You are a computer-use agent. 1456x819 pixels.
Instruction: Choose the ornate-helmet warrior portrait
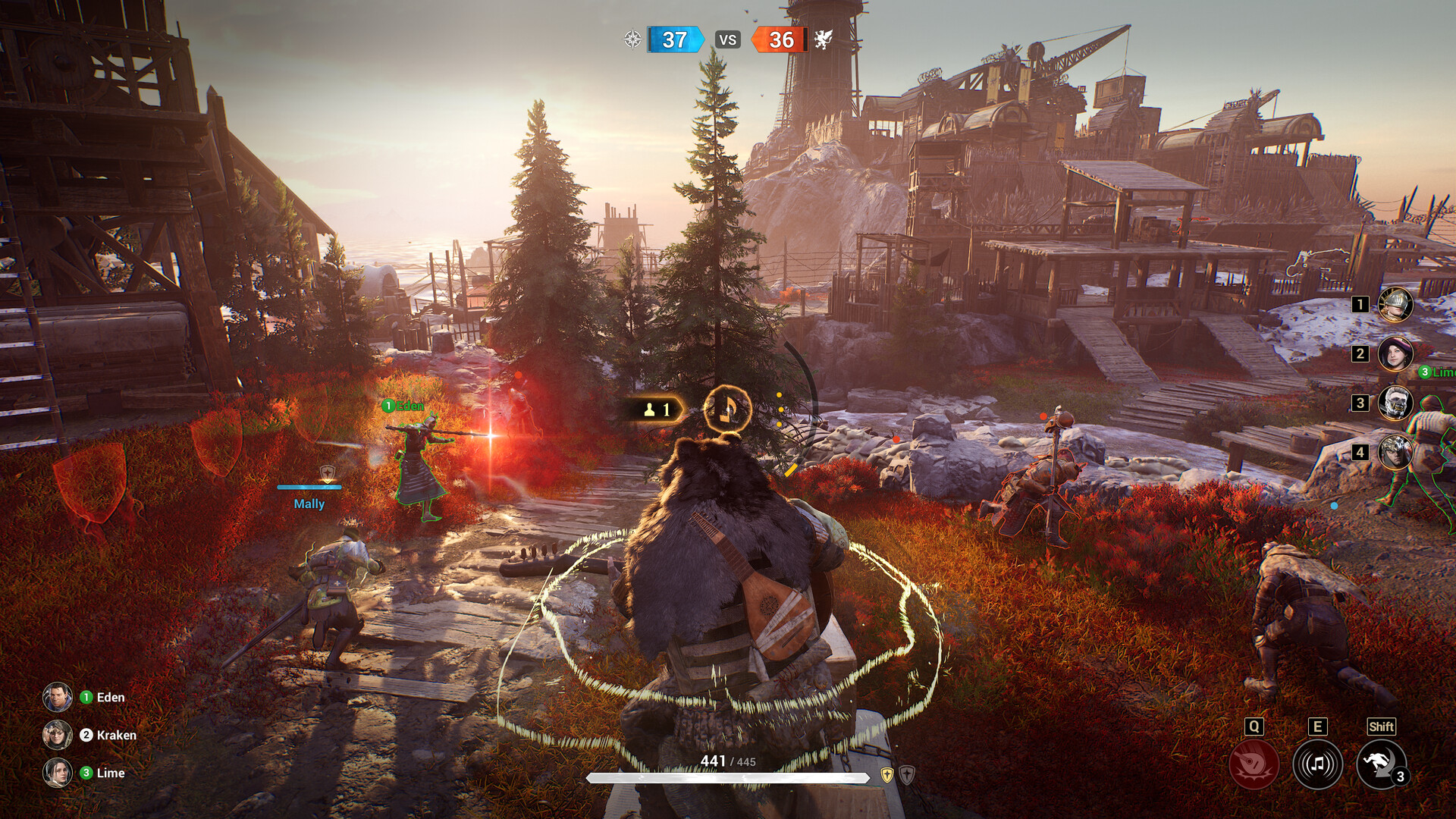click(1395, 452)
